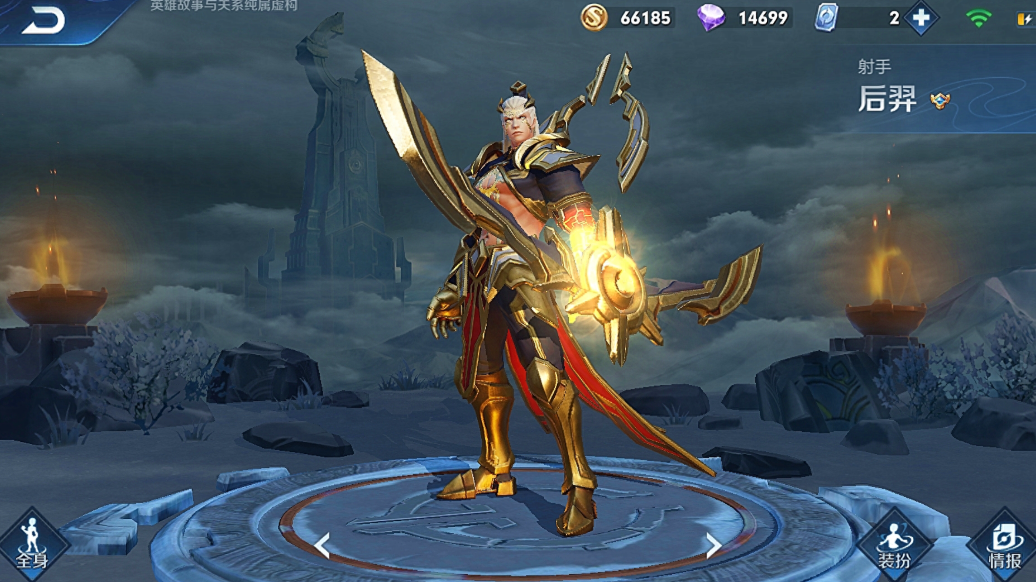Switch to the next hero with right arrow
1036x582 pixels.
[x=713, y=545]
